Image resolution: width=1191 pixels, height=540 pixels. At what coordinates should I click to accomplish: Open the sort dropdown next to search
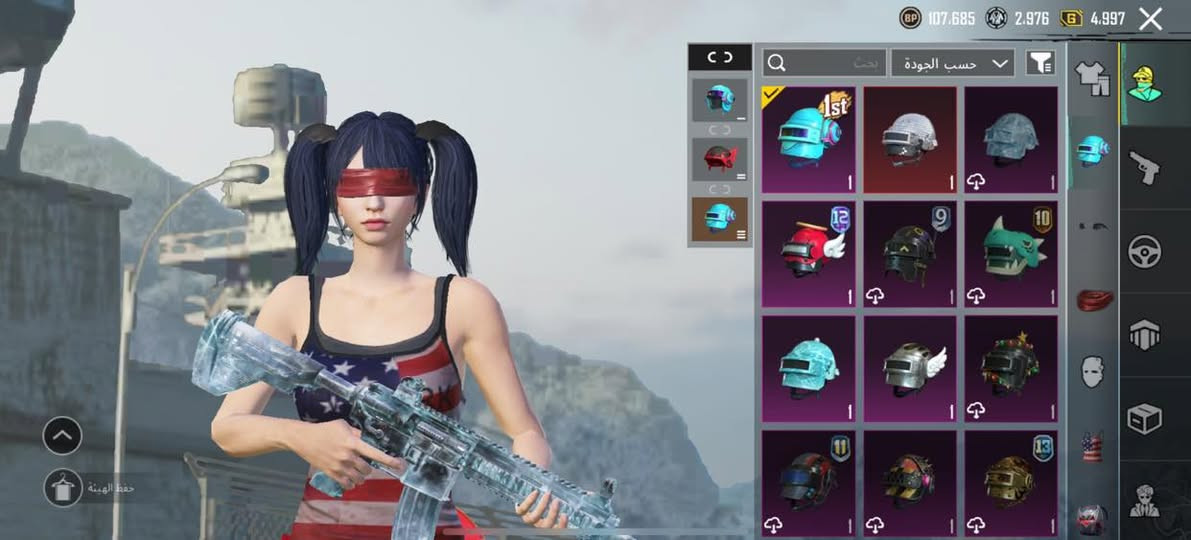952,63
